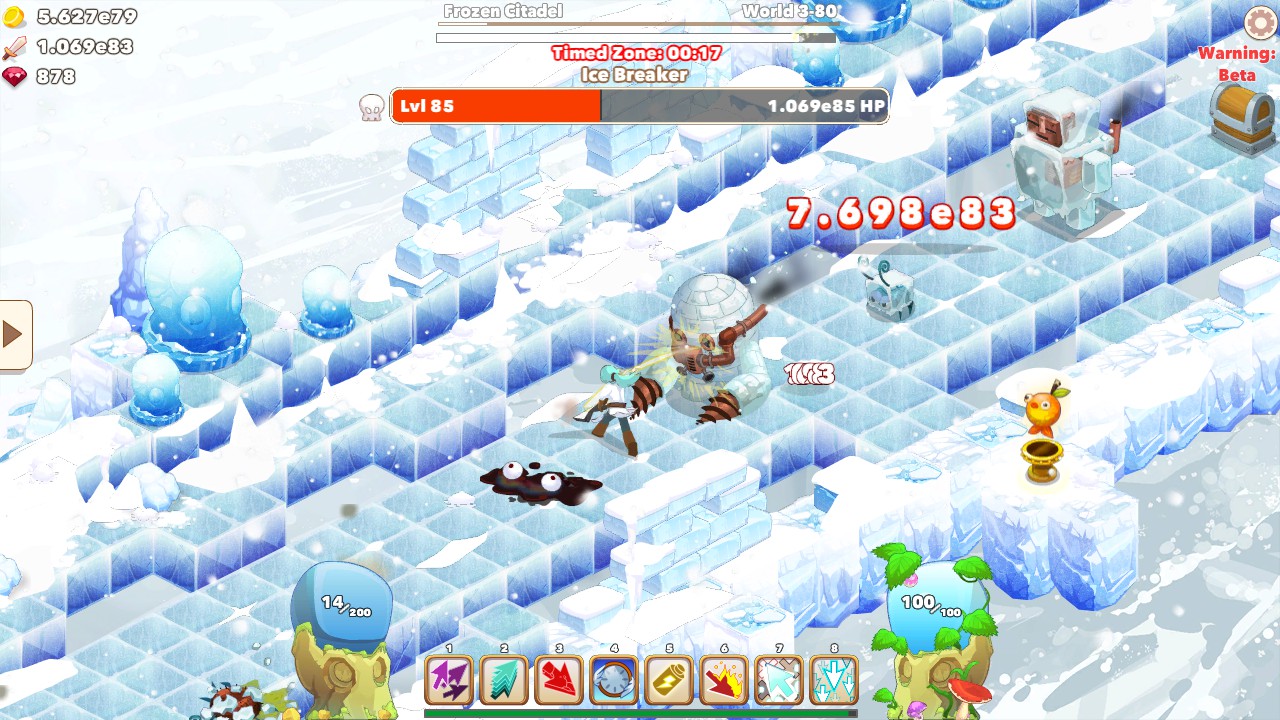Cast the flaming arrow skill in slot 6
1280x720 pixels.
coord(722,680)
